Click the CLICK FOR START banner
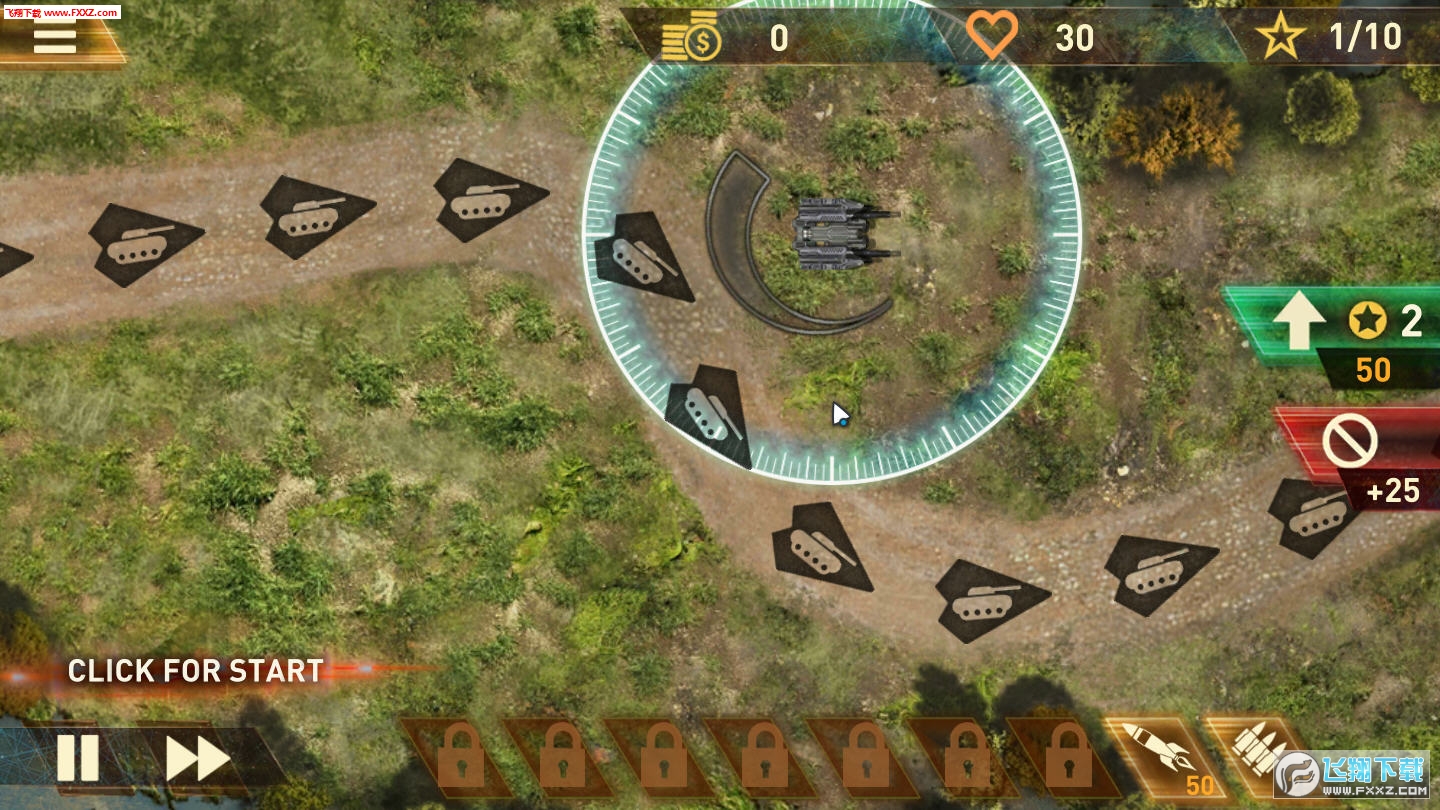 pos(196,670)
